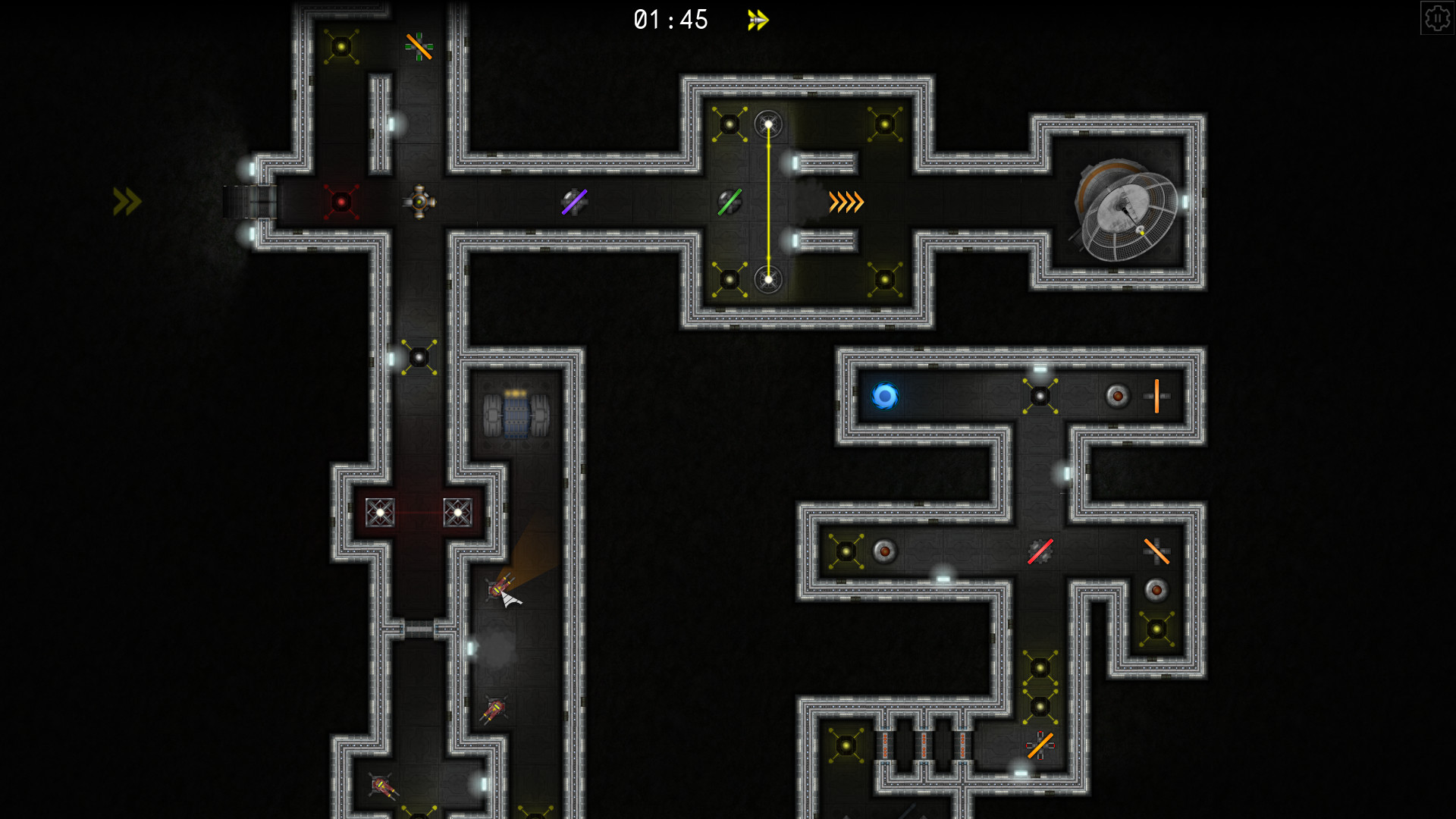Viewport: 1456px width, 819px height.
Task: Select the red laser turret pair in the red room
Action: click(x=418, y=514)
